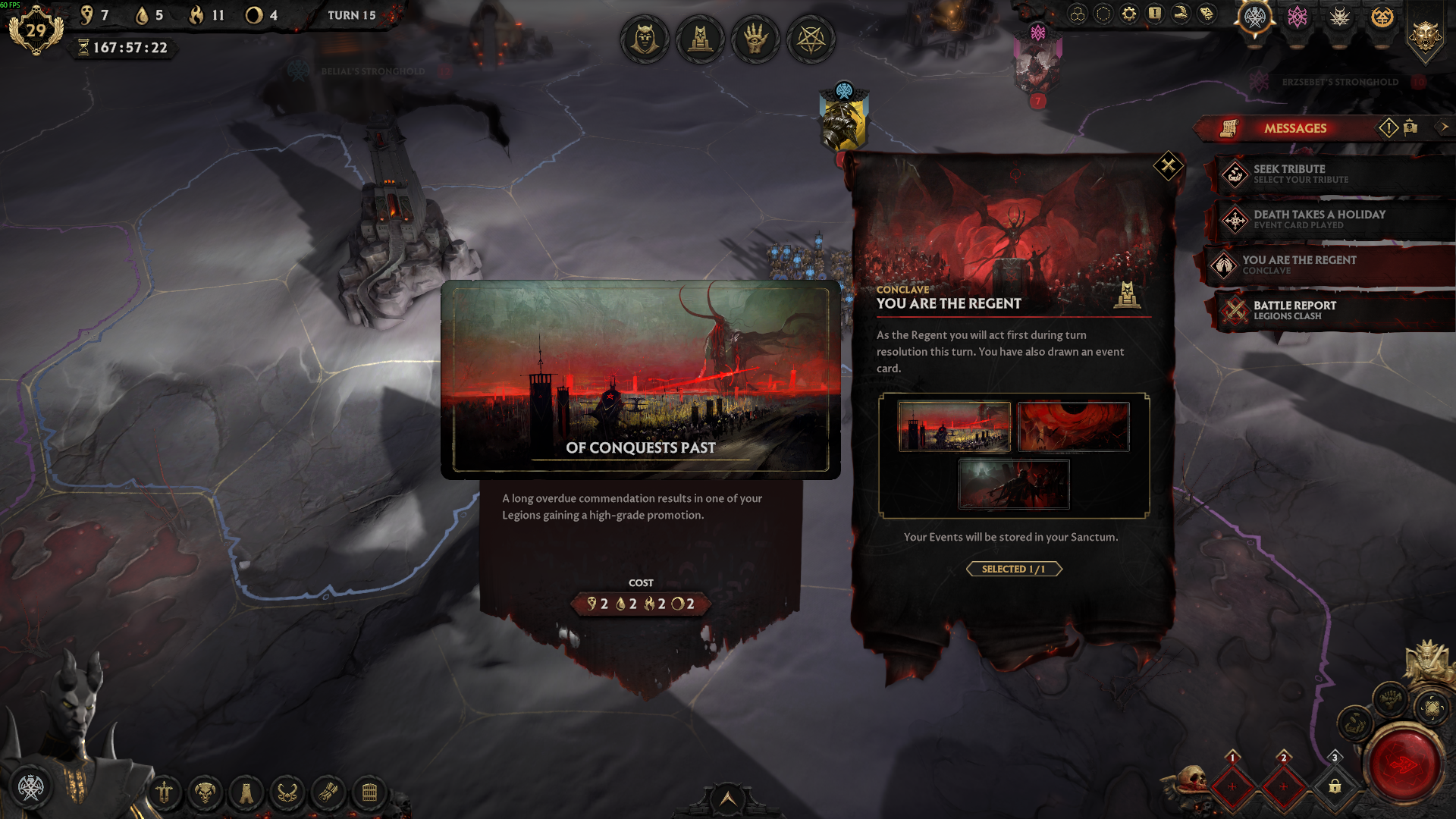The height and width of the screenshot is (819, 1456).
Task: Click the clenched fist icon near end turn
Action: click(x=1390, y=698)
